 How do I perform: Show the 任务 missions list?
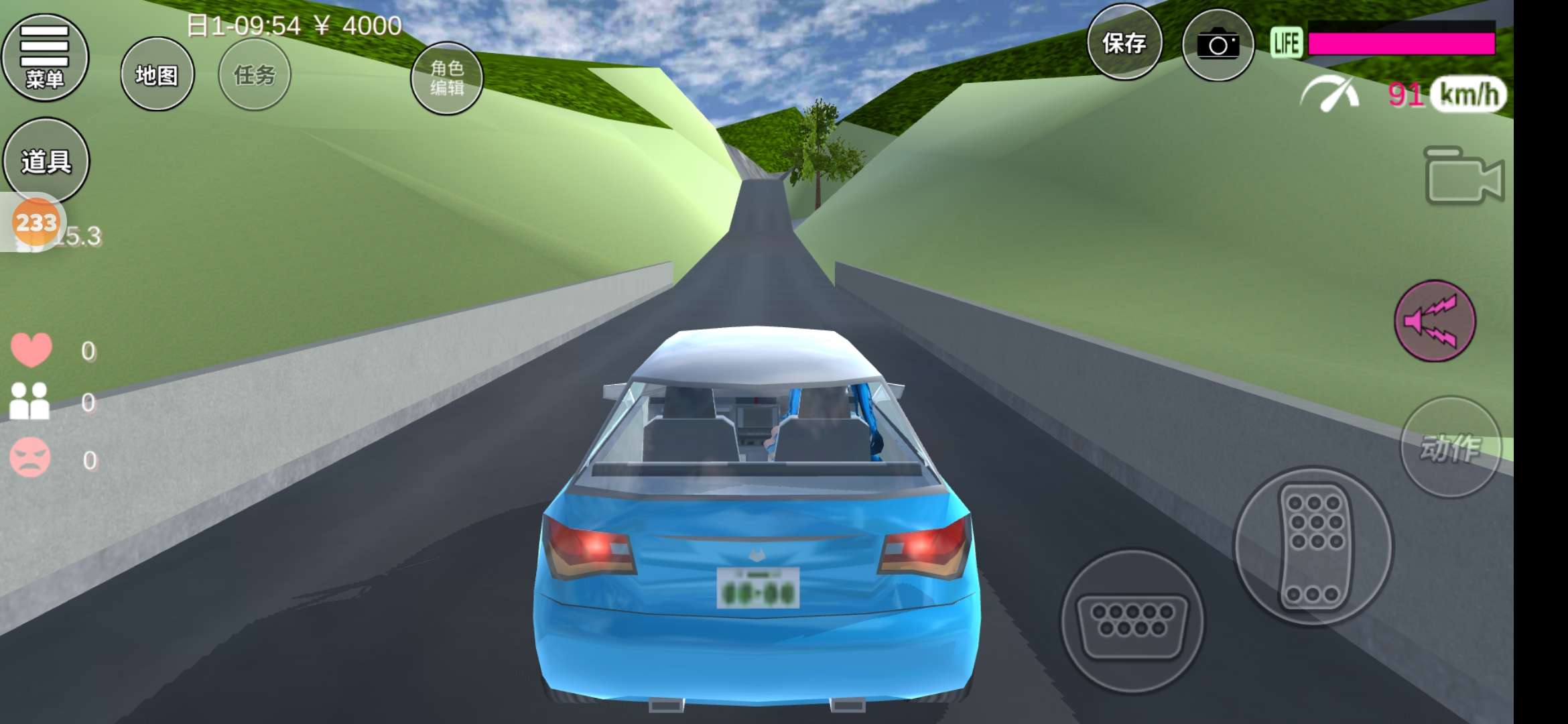[x=254, y=74]
